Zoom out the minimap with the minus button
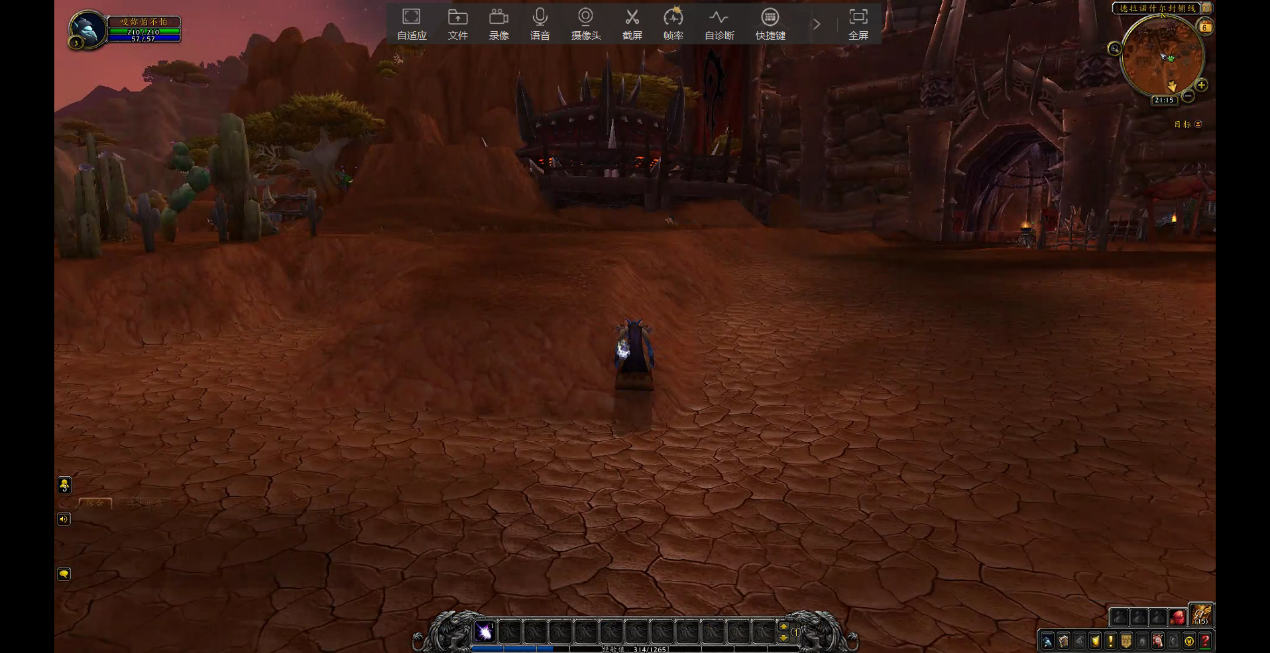The height and width of the screenshot is (653, 1270). (x=1188, y=95)
